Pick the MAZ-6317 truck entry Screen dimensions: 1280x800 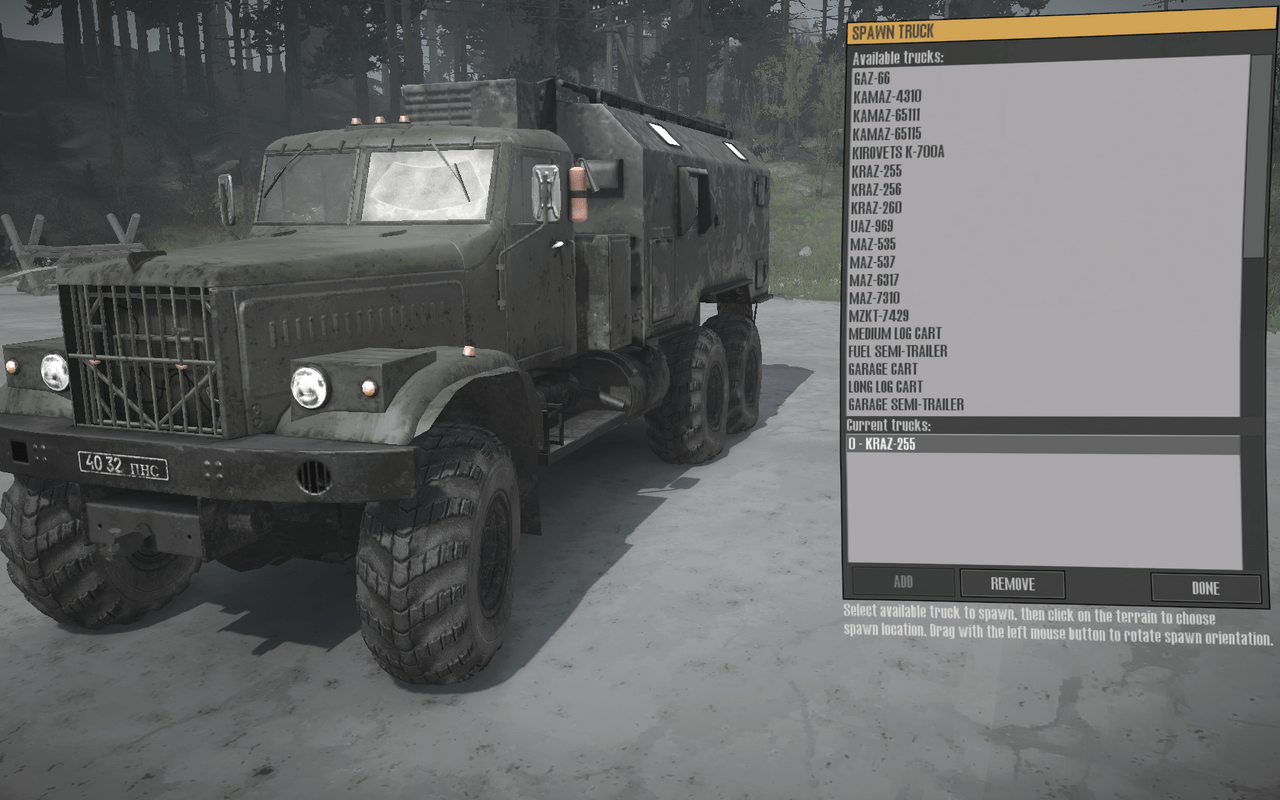[874, 280]
